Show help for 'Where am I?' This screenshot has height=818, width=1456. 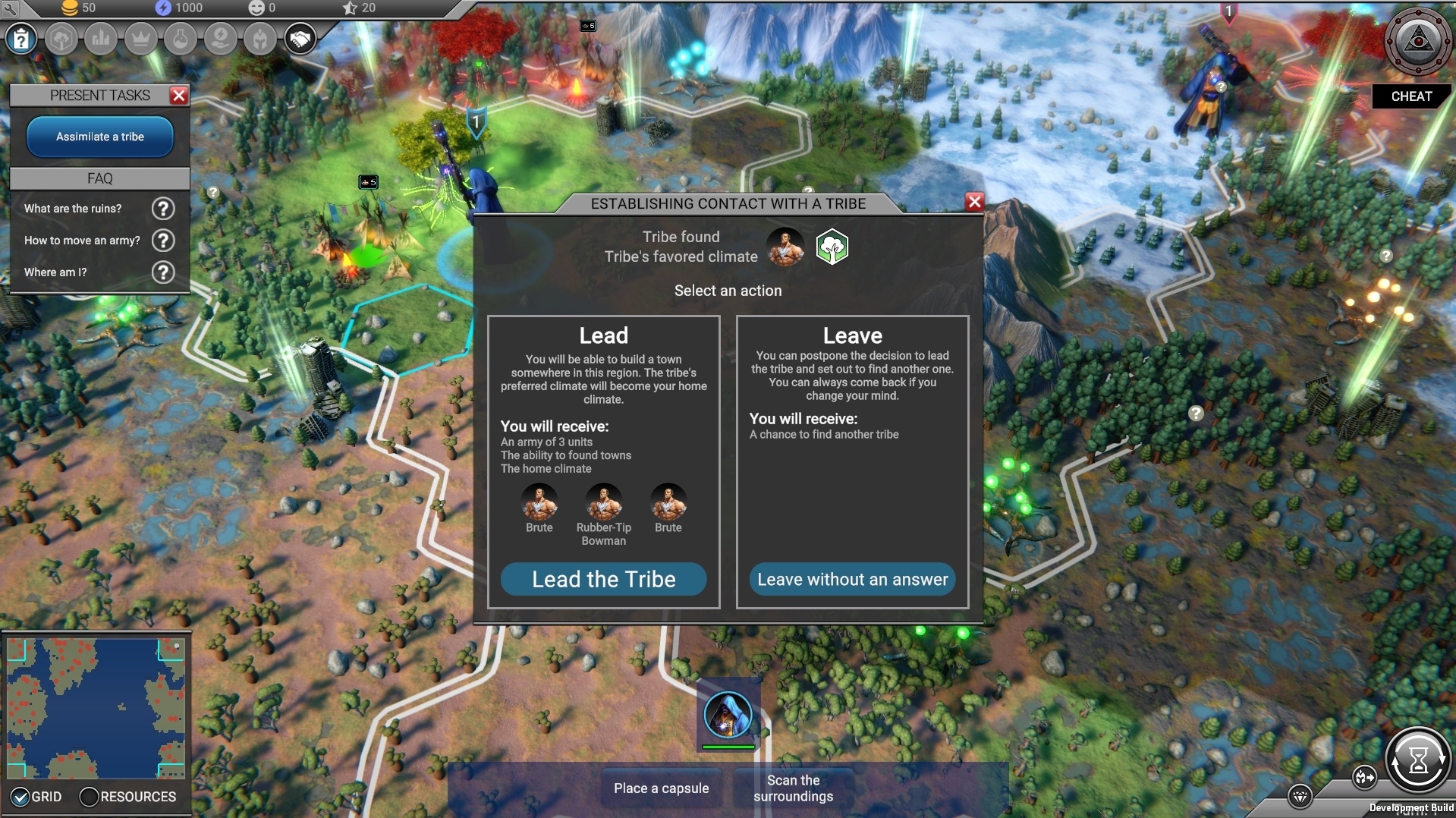click(163, 272)
